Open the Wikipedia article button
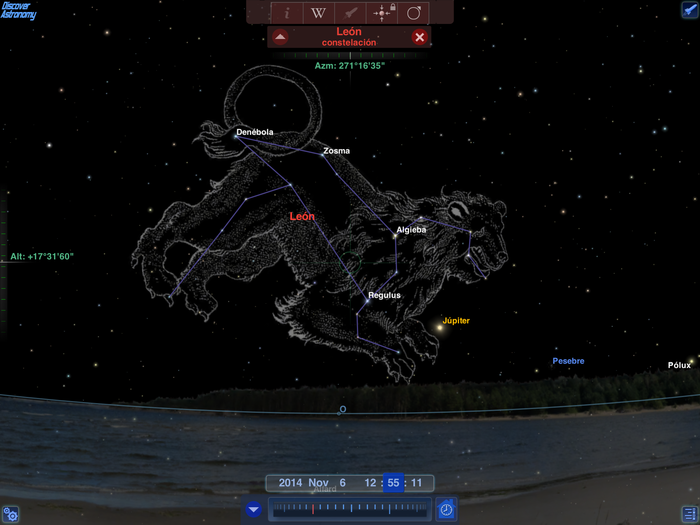Image resolution: width=700 pixels, height=525 pixels. point(318,13)
